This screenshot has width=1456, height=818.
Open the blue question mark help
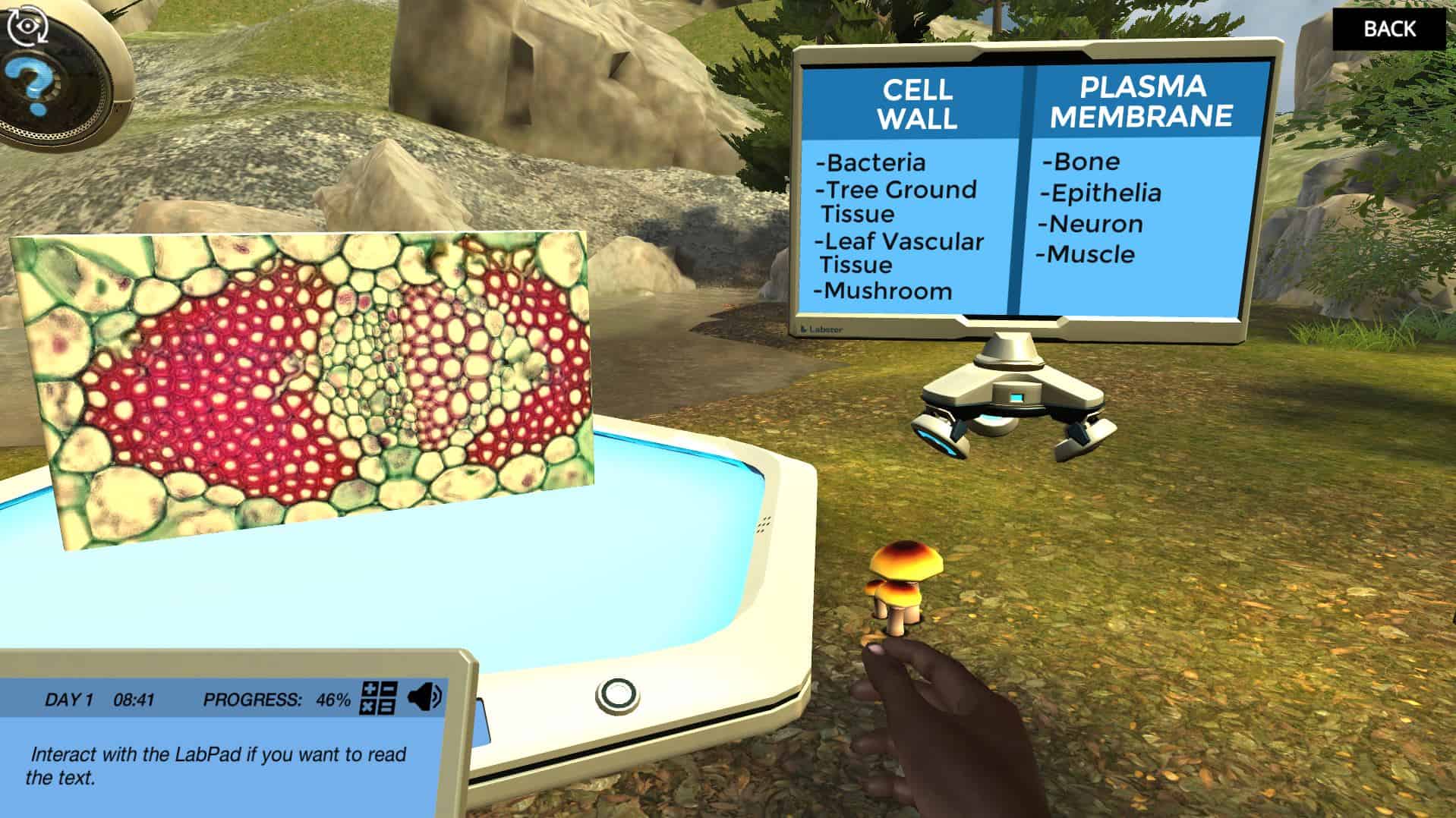tap(28, 85)
